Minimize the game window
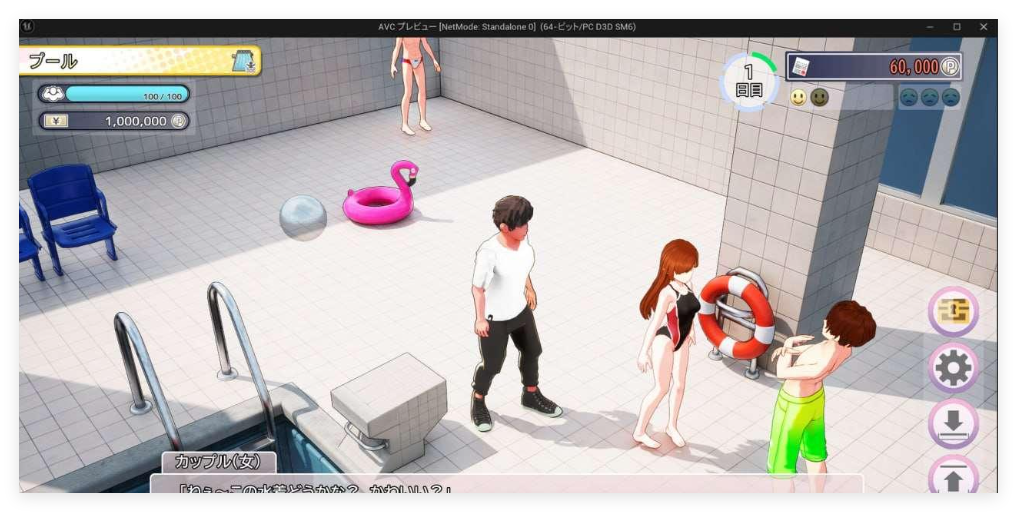The image size is (1017, 512). pyautogui.click(x=929, y=27)
